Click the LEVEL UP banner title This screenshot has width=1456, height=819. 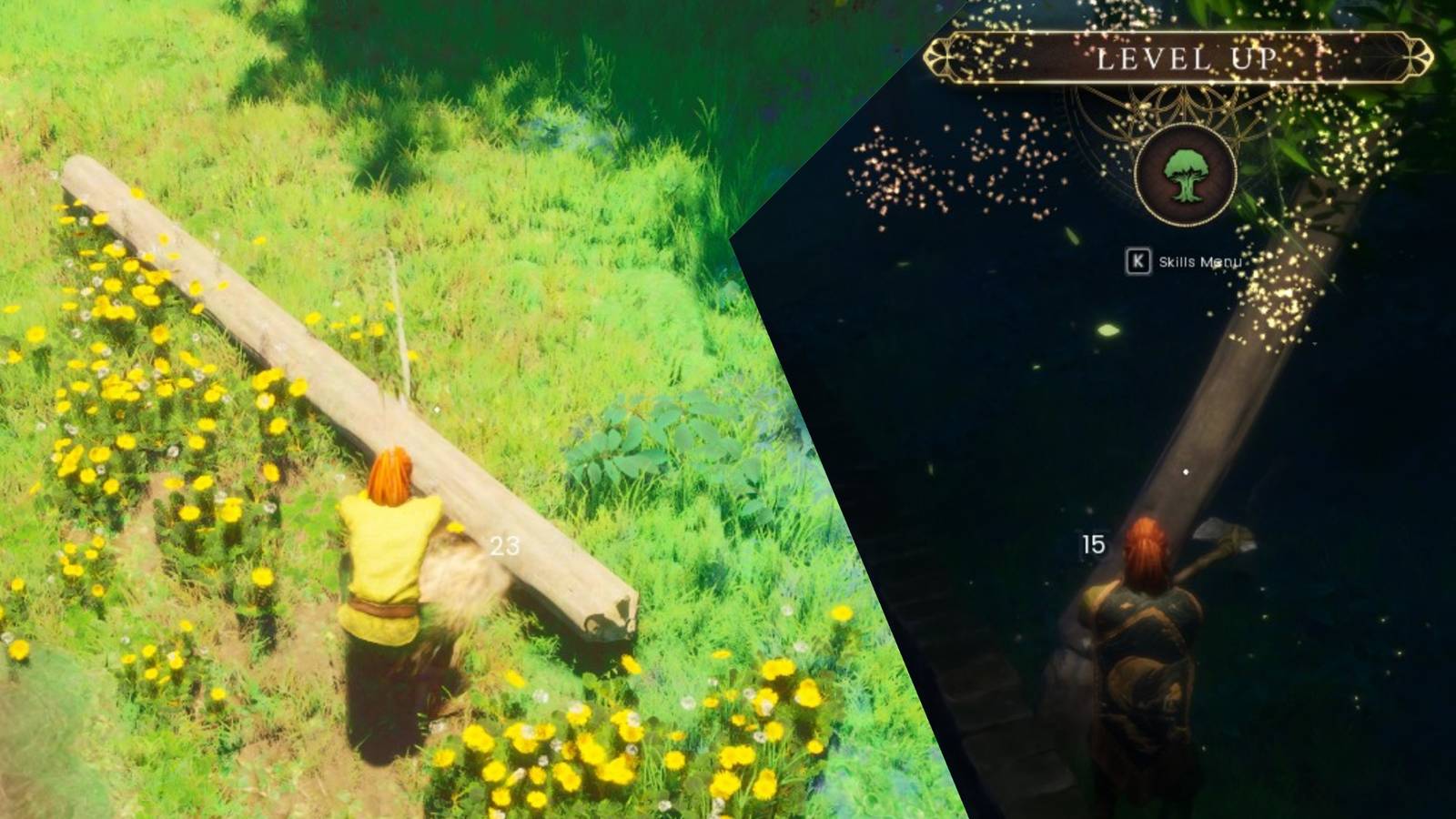1185,58
